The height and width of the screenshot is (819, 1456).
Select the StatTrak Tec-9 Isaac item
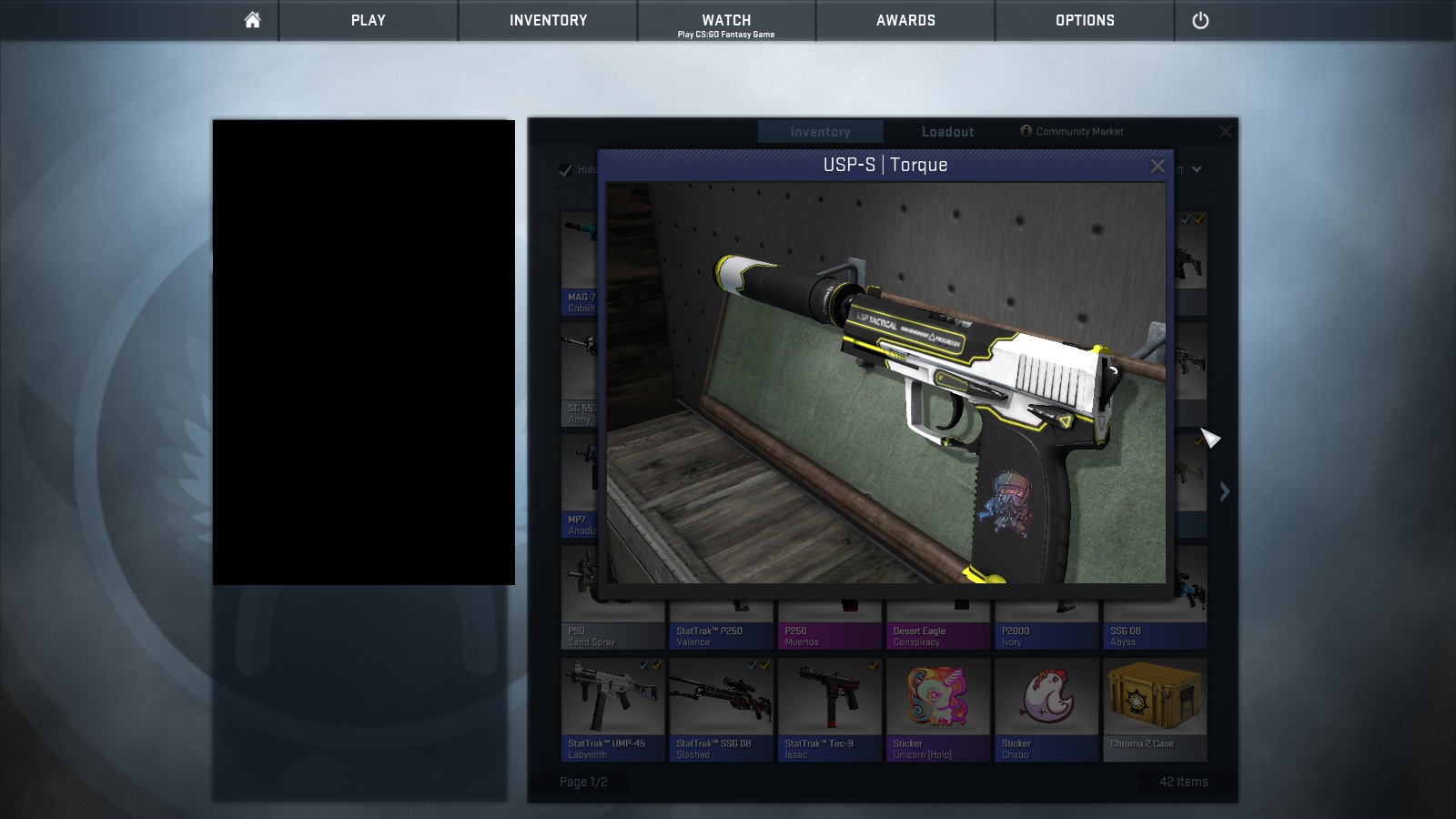[829, 708]
